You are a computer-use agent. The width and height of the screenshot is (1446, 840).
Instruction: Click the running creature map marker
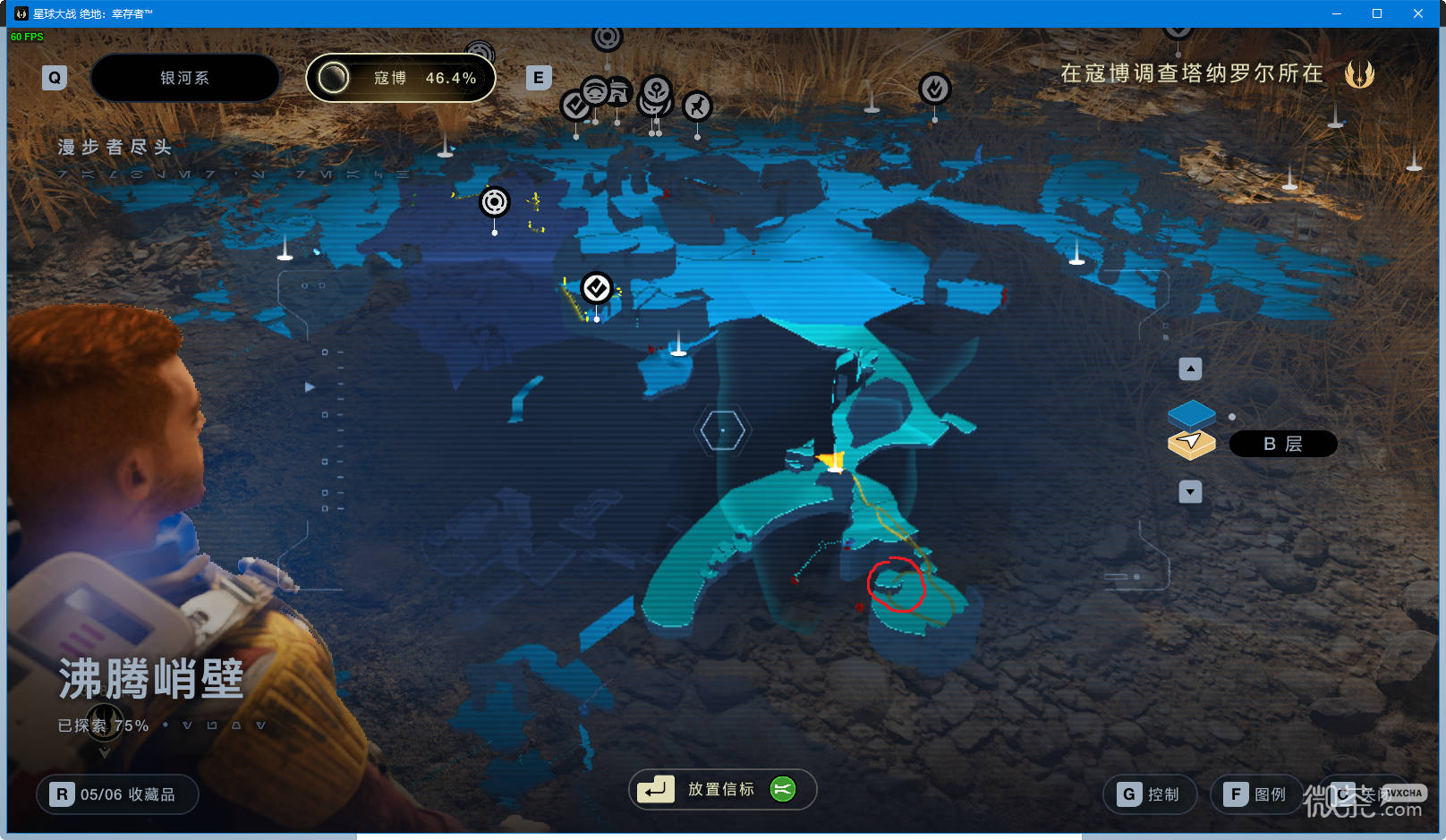click(697, 106)
